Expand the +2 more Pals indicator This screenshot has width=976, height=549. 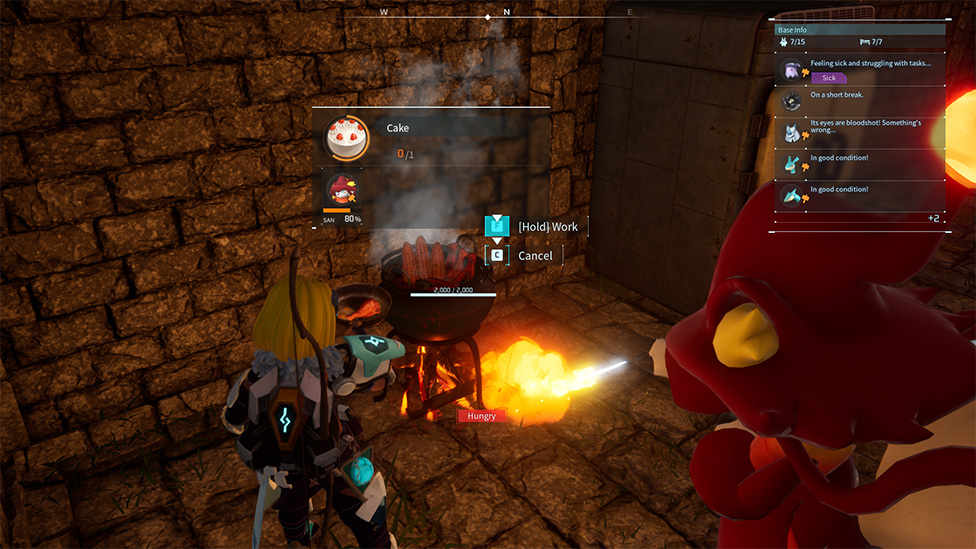click(932, 218)
